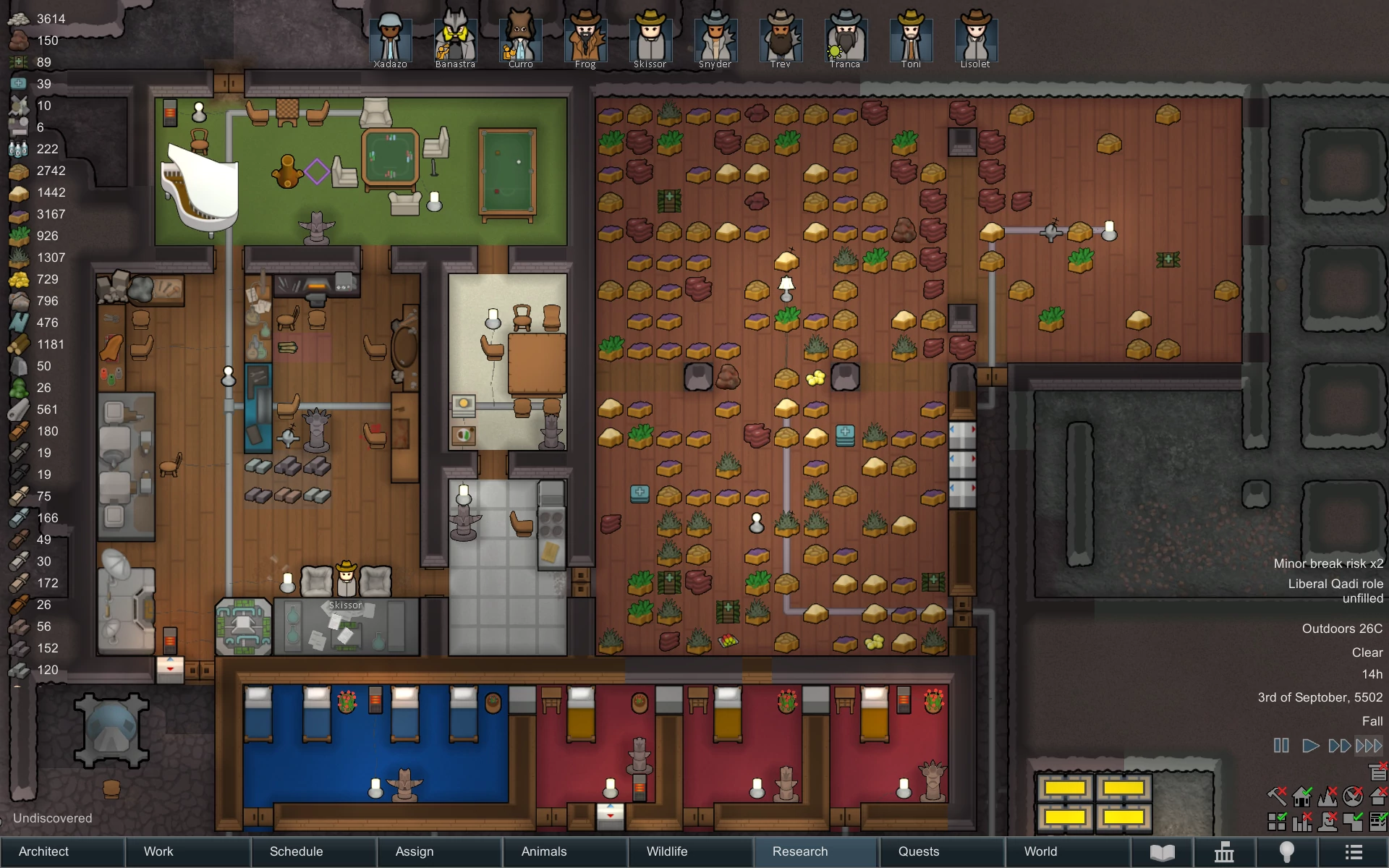The image size is (1389, 868).
Task: Toggle the house-with-checkmark overlay
Action: click(x=1303, y=796)
